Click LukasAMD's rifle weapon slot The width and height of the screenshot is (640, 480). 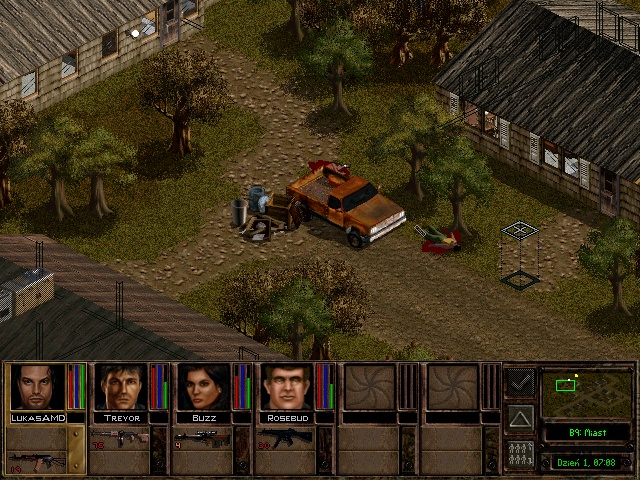click(37, 460)
